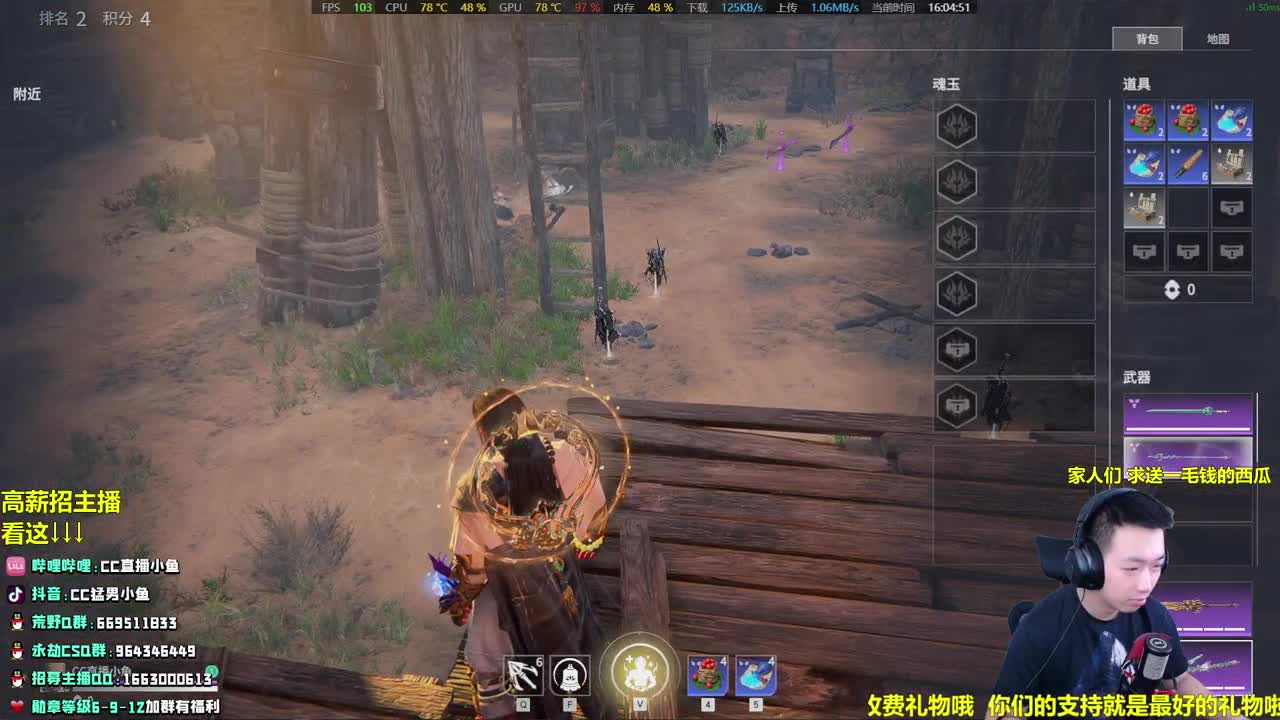Click the waterskin icon in the inventory grid
The height and width of the screenshot is (720, 1280).
(1232, 119)
